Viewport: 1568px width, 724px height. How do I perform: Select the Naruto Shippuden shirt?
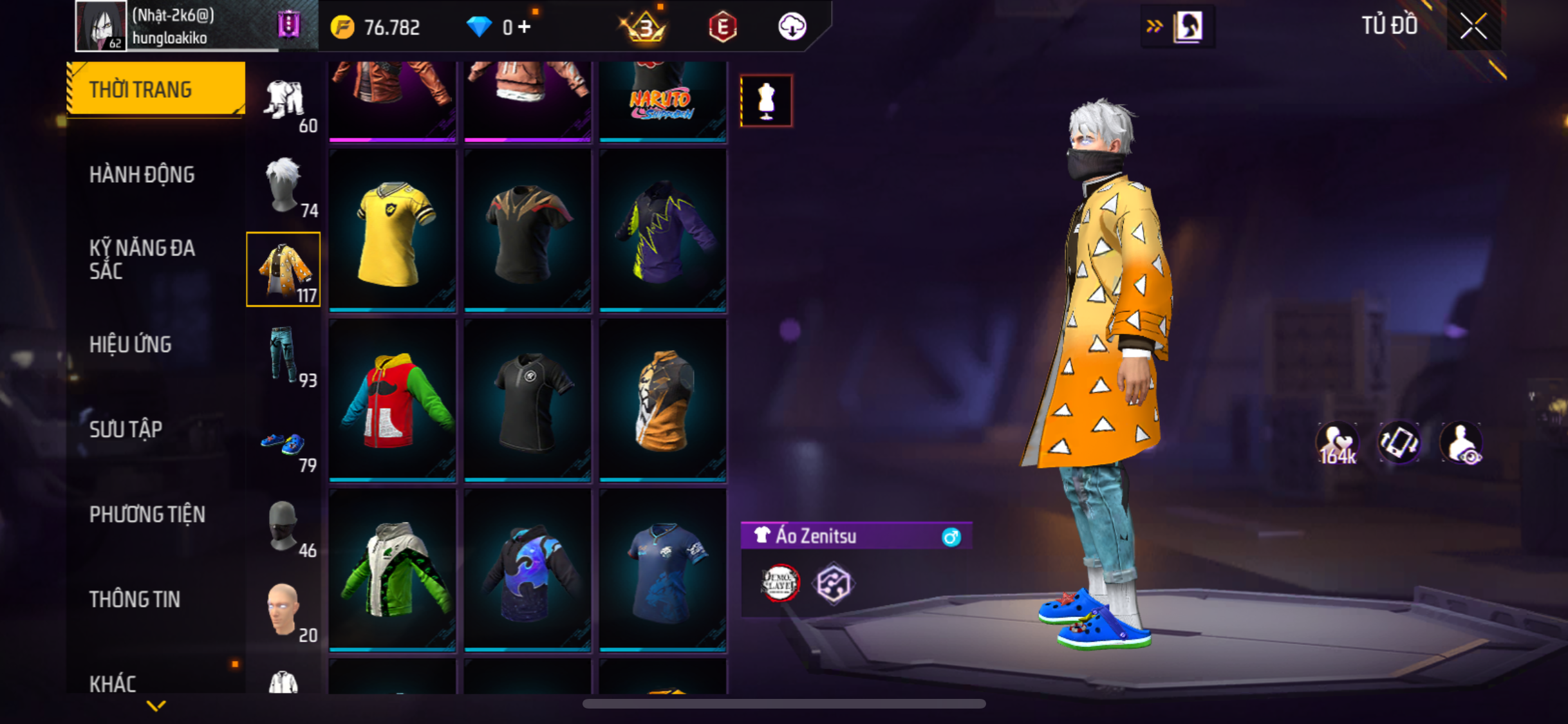click(663, 100)
